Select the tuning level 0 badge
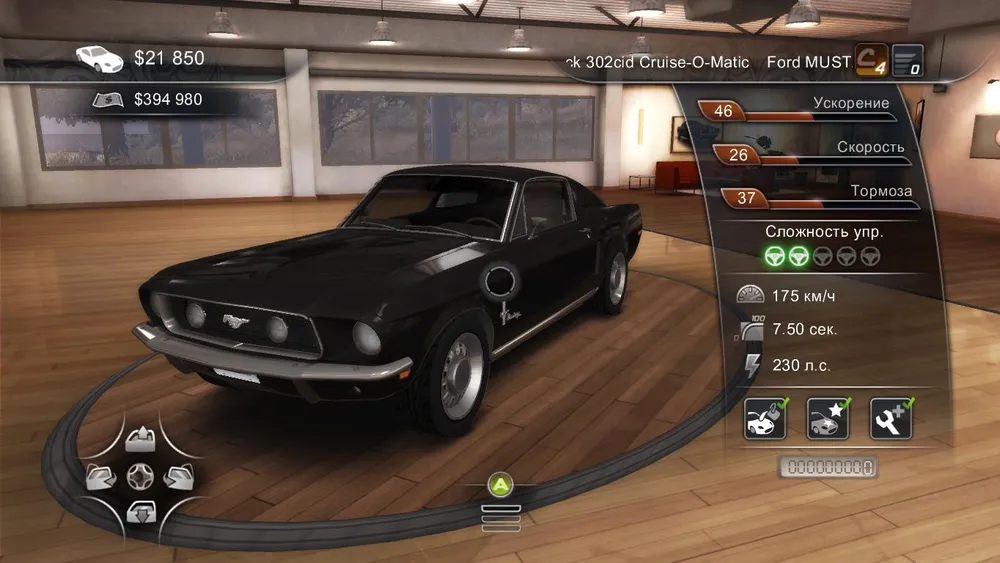 click(x=908, y=61)
